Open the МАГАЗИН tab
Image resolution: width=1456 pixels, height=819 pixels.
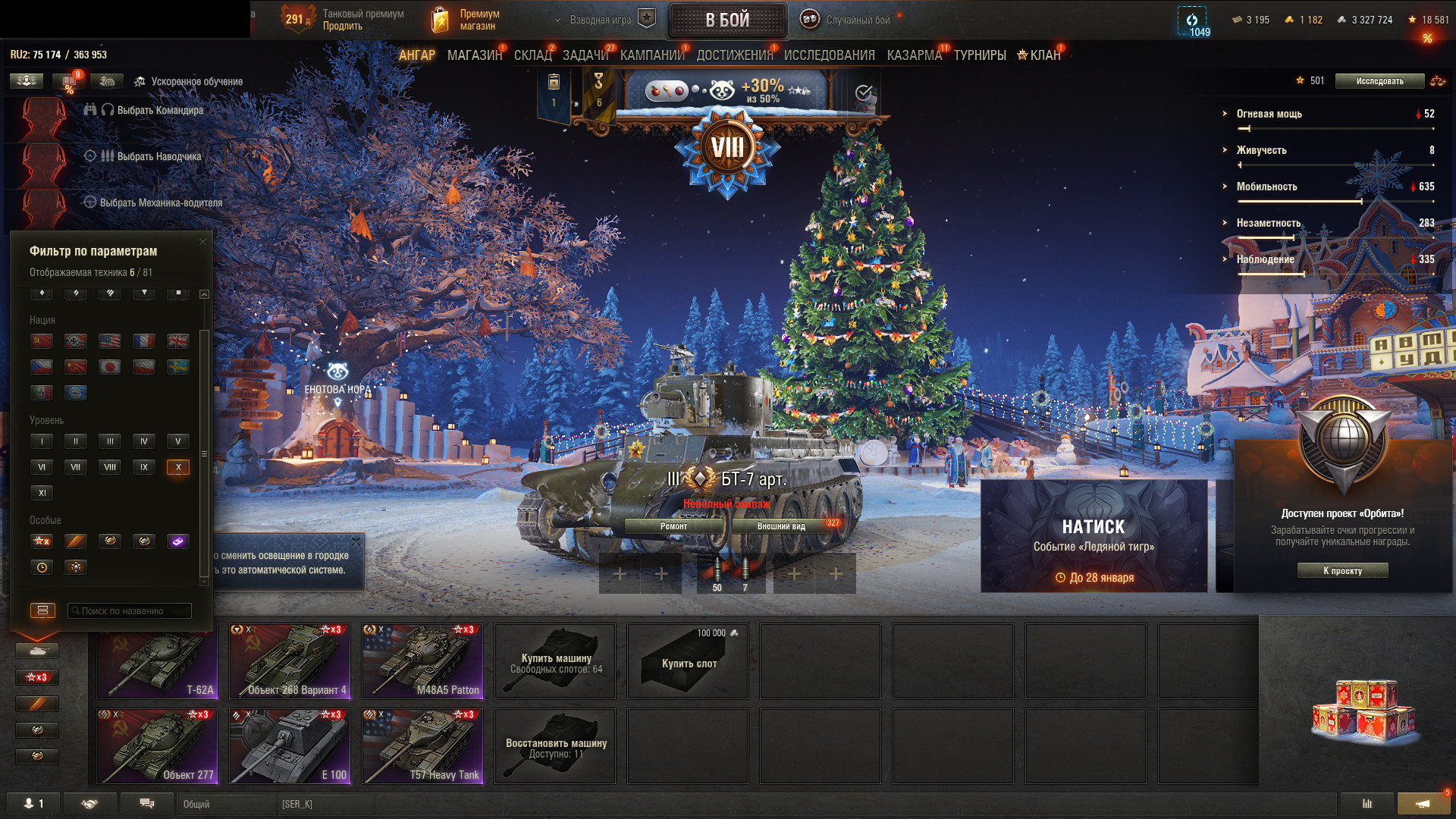click(x=474, y=55)
